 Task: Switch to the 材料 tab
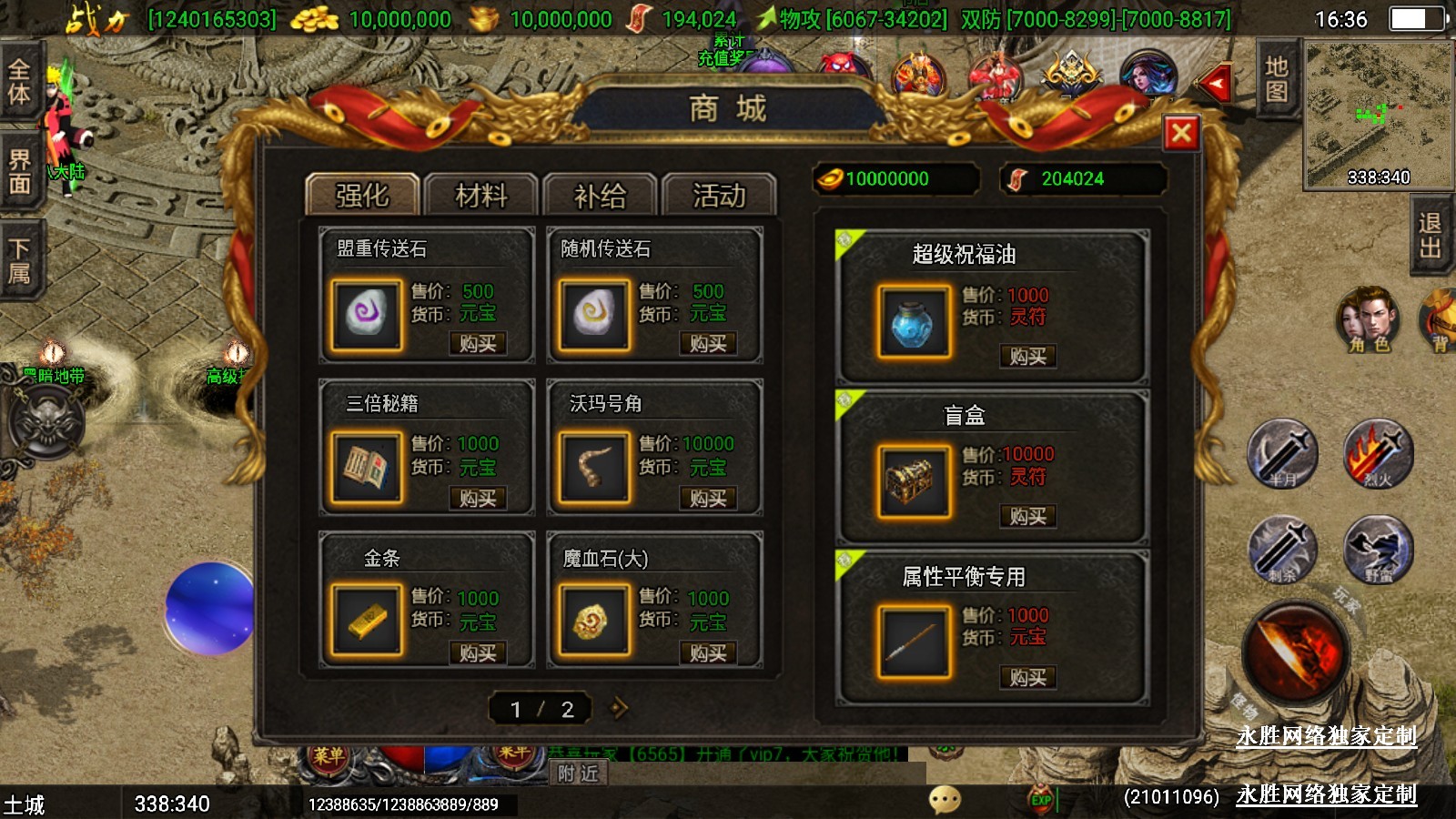[480, 195]
